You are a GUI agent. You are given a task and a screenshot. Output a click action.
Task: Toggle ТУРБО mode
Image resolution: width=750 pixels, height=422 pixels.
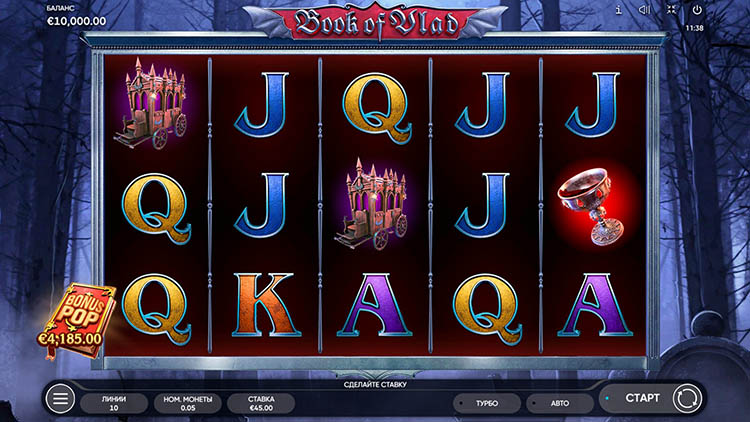[486, 404]
